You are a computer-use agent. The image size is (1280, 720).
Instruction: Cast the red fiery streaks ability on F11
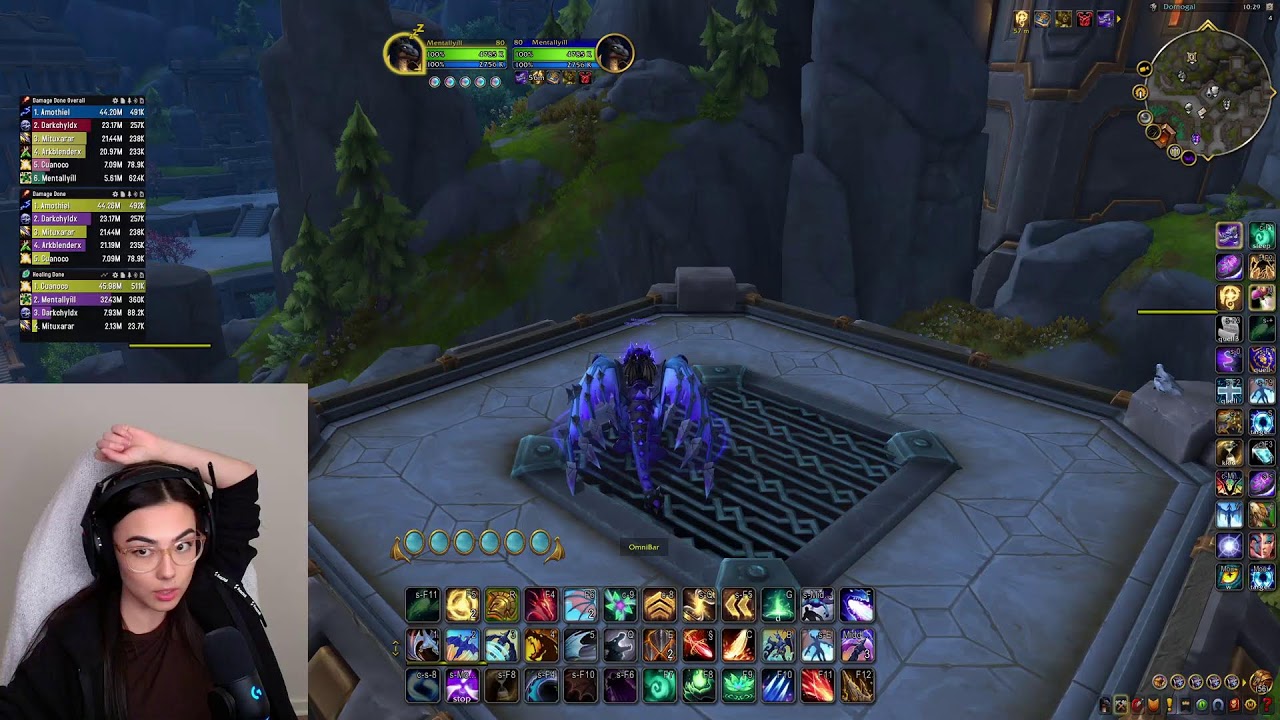coord(817,686)
